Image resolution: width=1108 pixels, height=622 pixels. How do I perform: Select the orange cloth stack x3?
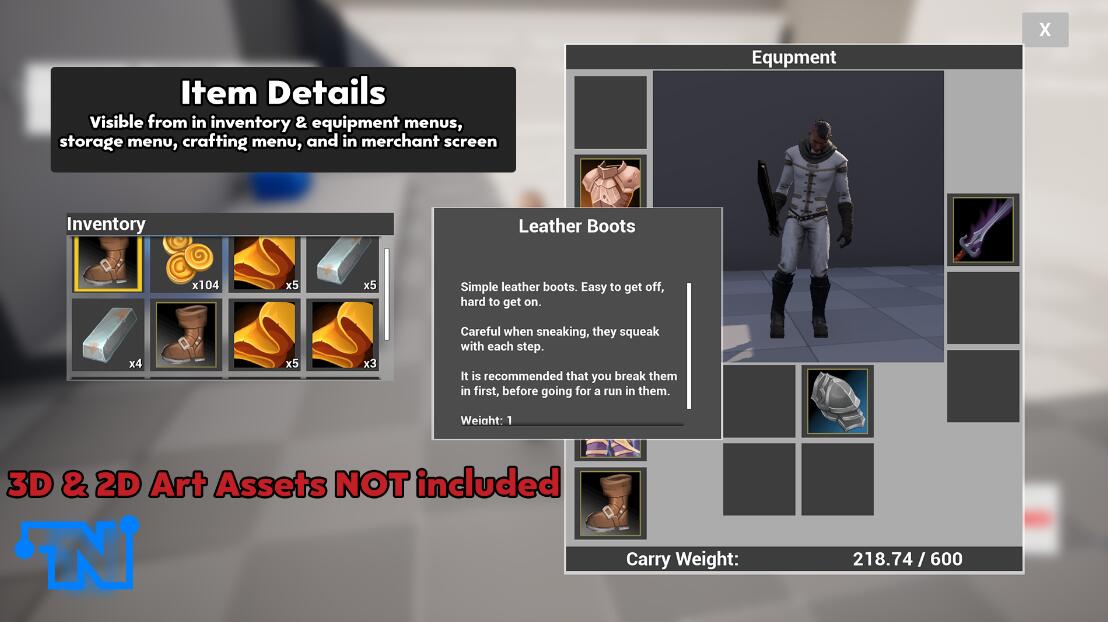click(342, 335)
